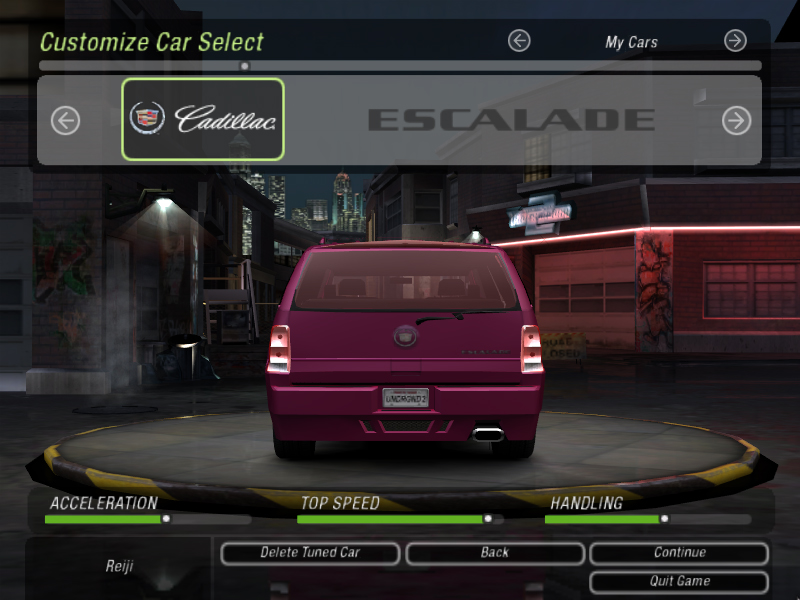The width and height of the screenshot is (800, 600).
Task: Show the previous car in the list
Action: [x=65, y=121]
